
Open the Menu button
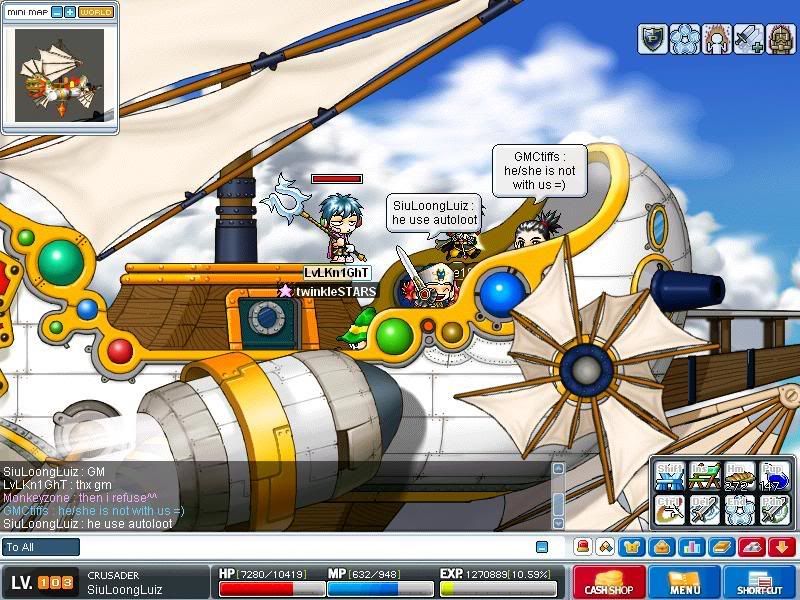685,582
